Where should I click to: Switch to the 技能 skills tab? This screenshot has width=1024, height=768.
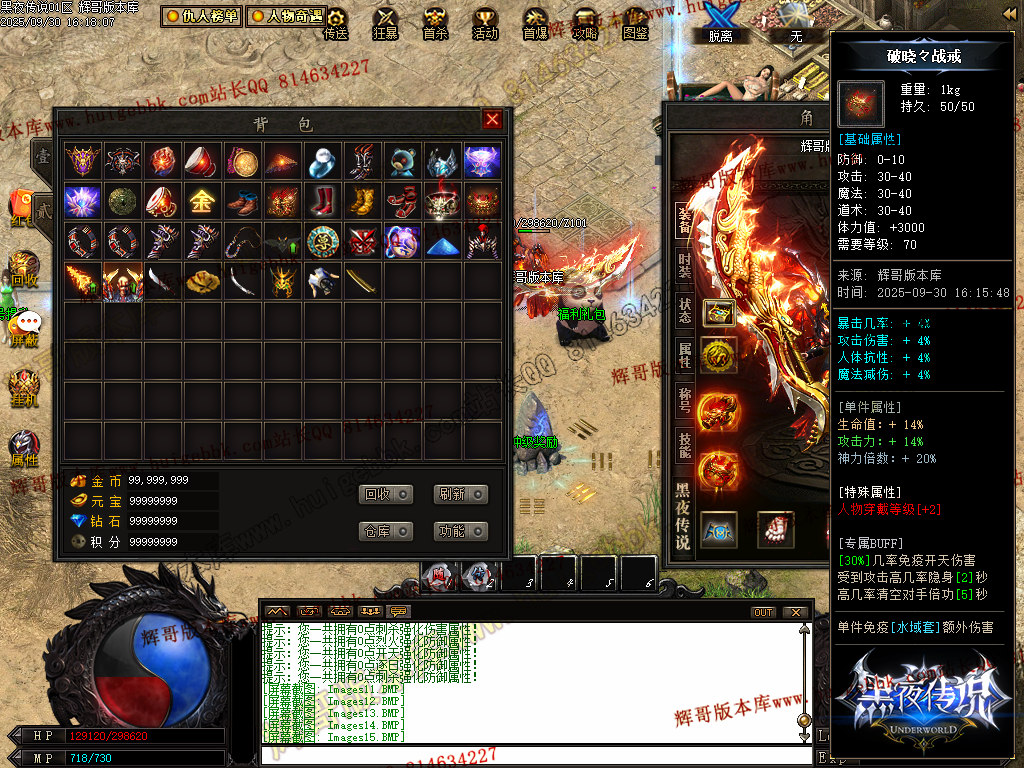[x=684, y=442]
